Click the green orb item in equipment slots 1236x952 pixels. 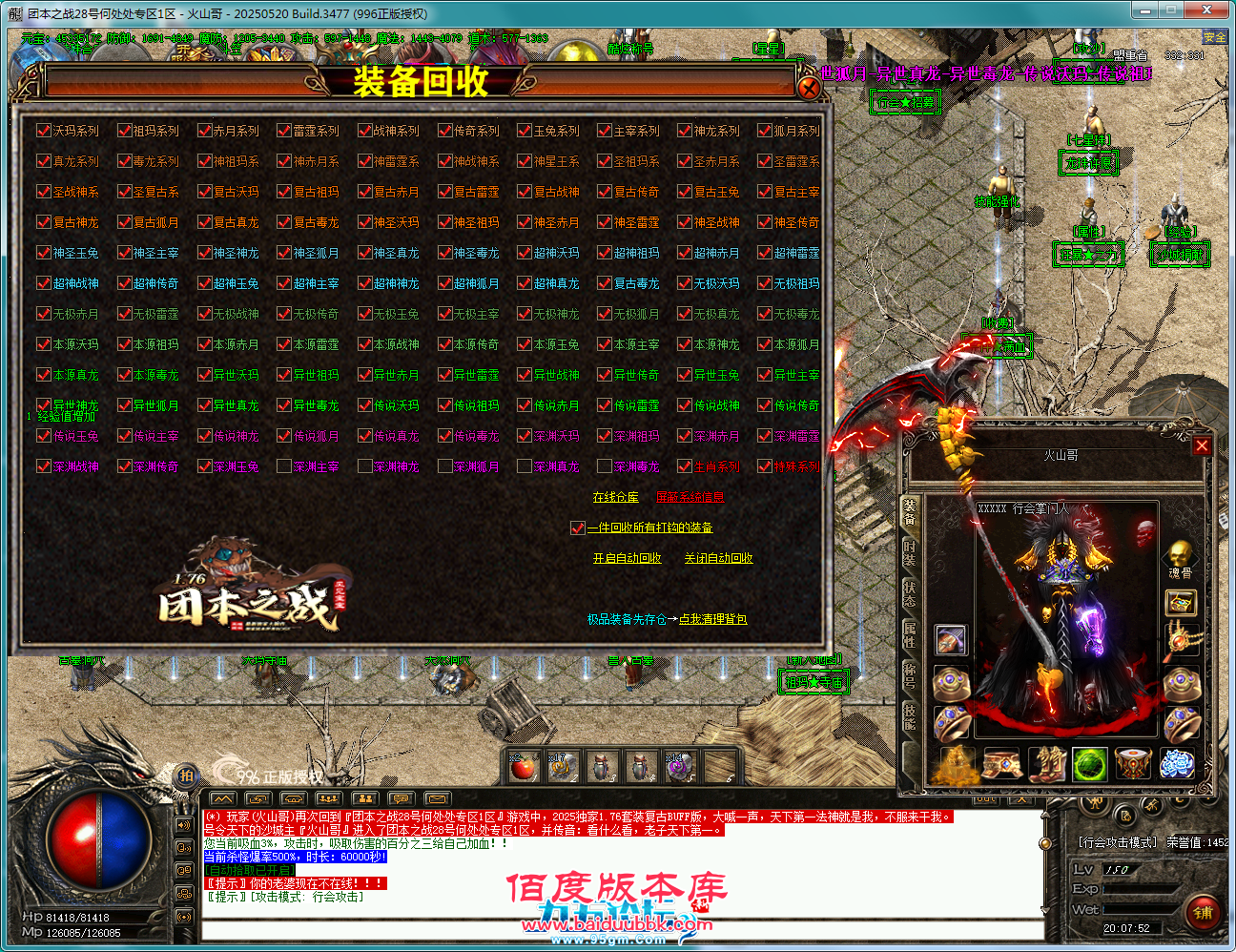tap(1088, 763)
